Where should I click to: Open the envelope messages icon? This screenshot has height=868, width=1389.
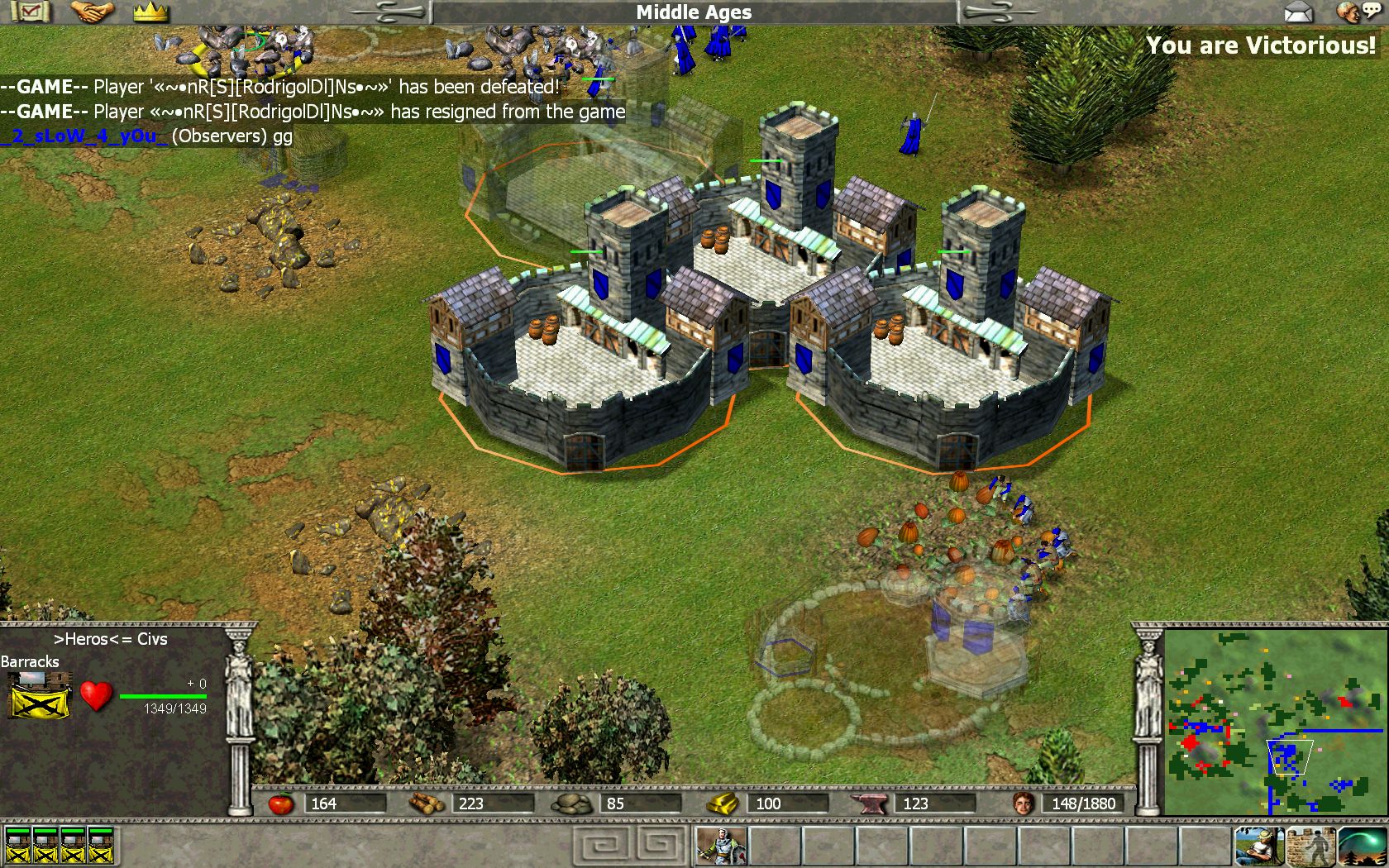(1299, 12)
